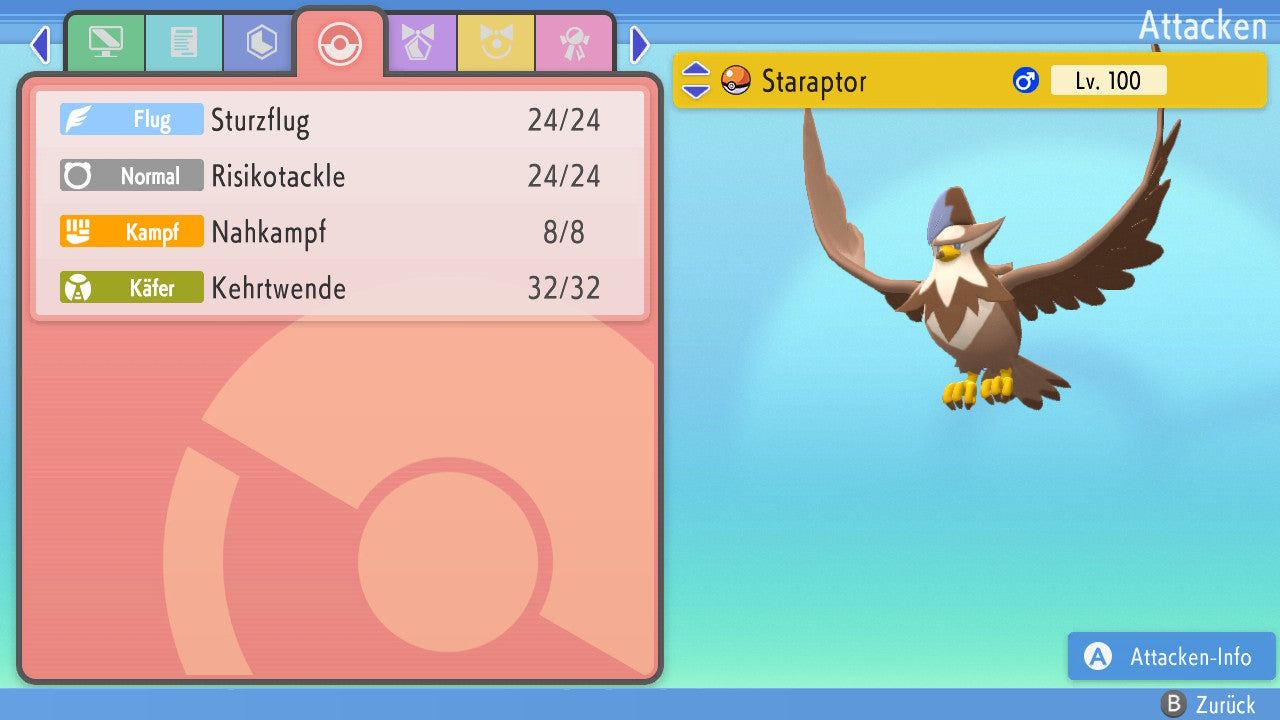
Task: Select the Kampf move Nahkampf
Action: click(x=340, y=232)
